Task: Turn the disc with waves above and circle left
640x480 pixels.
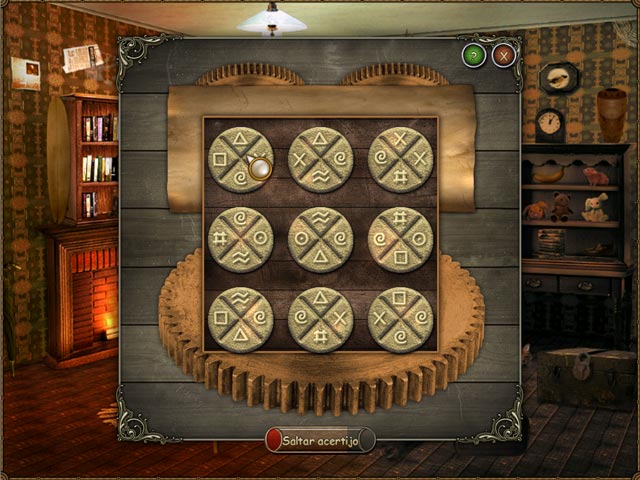Action: [x=320, y=240]
